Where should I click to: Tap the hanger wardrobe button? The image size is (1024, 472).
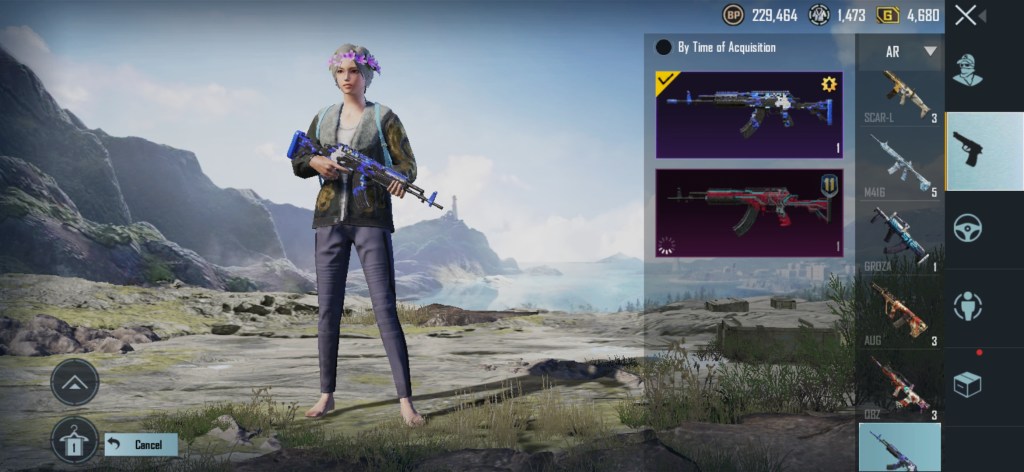click(75, 439)
